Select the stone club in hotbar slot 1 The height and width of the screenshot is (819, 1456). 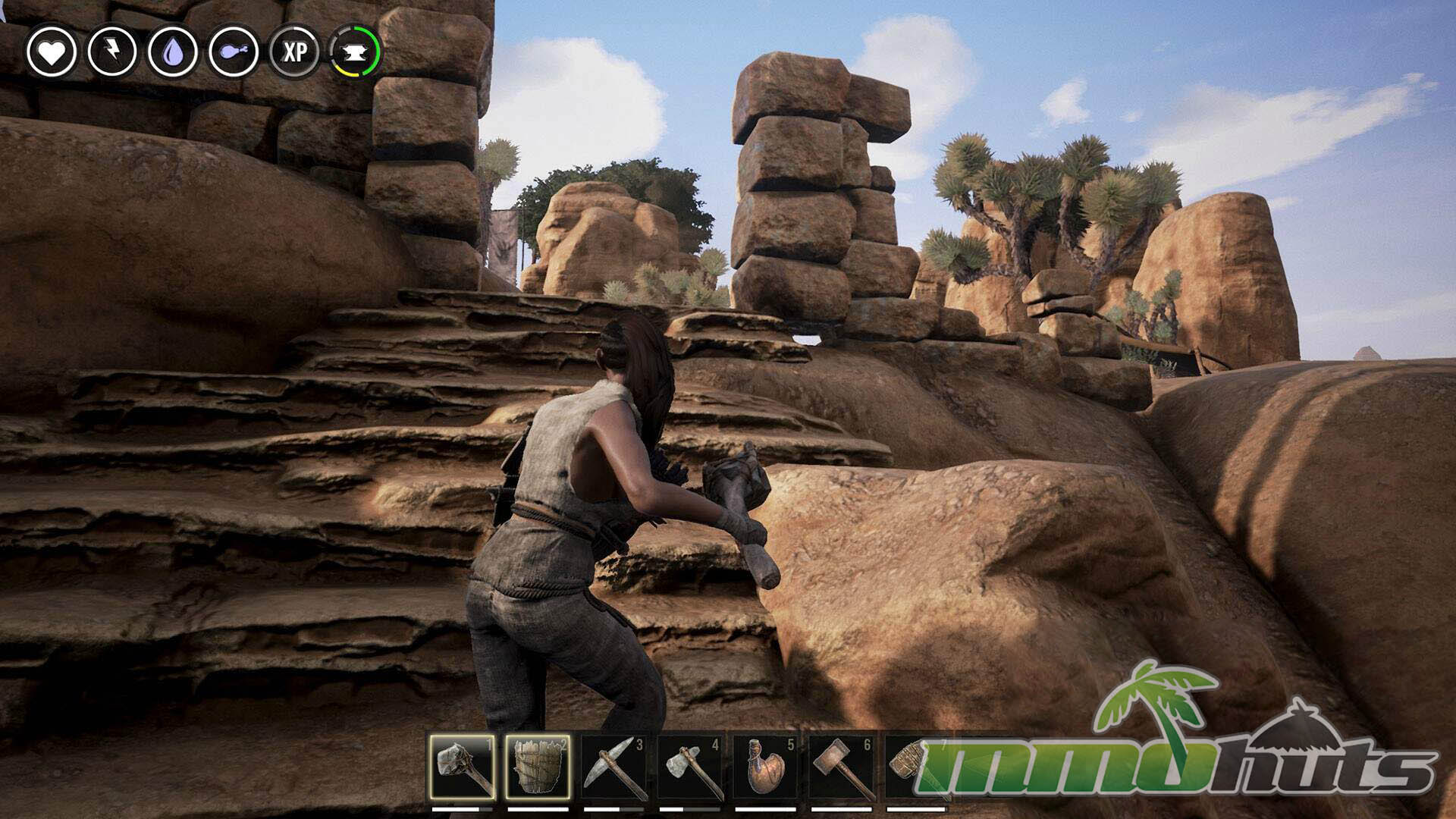[463, 767]
